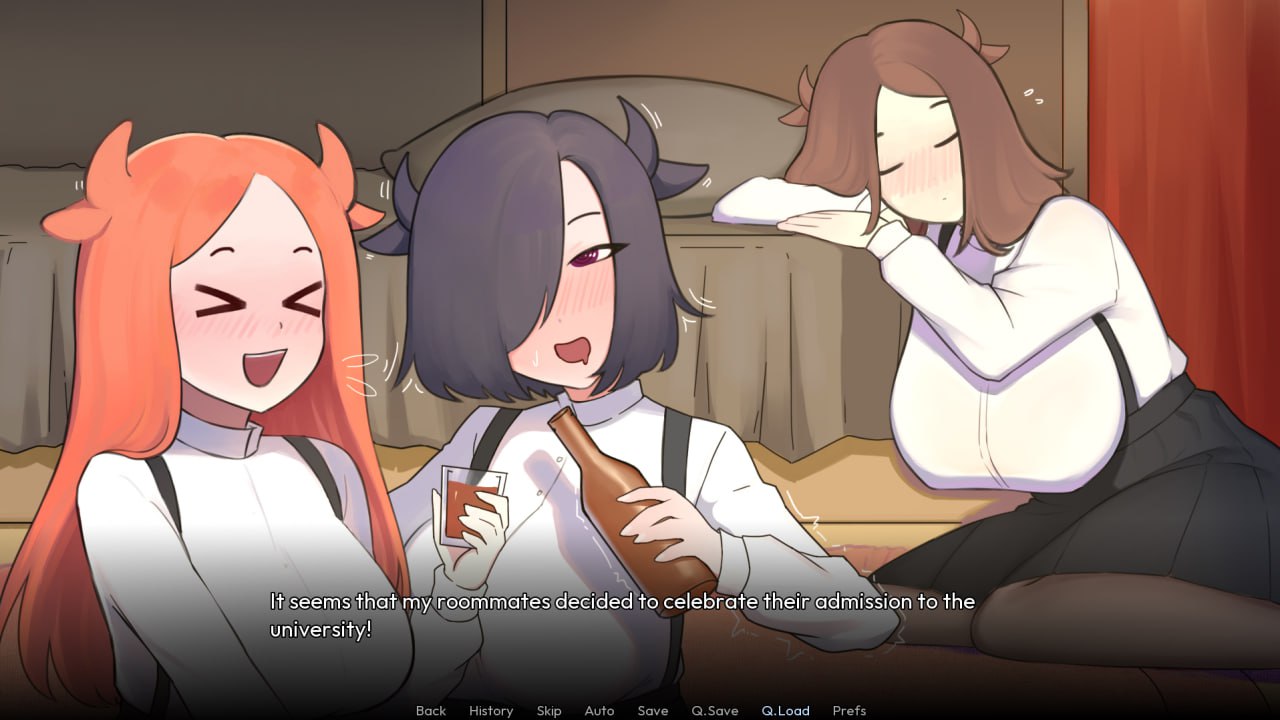Choose Back in the quick menu
The image size is (1280, 720).
pyautogui.click(x=430, y=711)
